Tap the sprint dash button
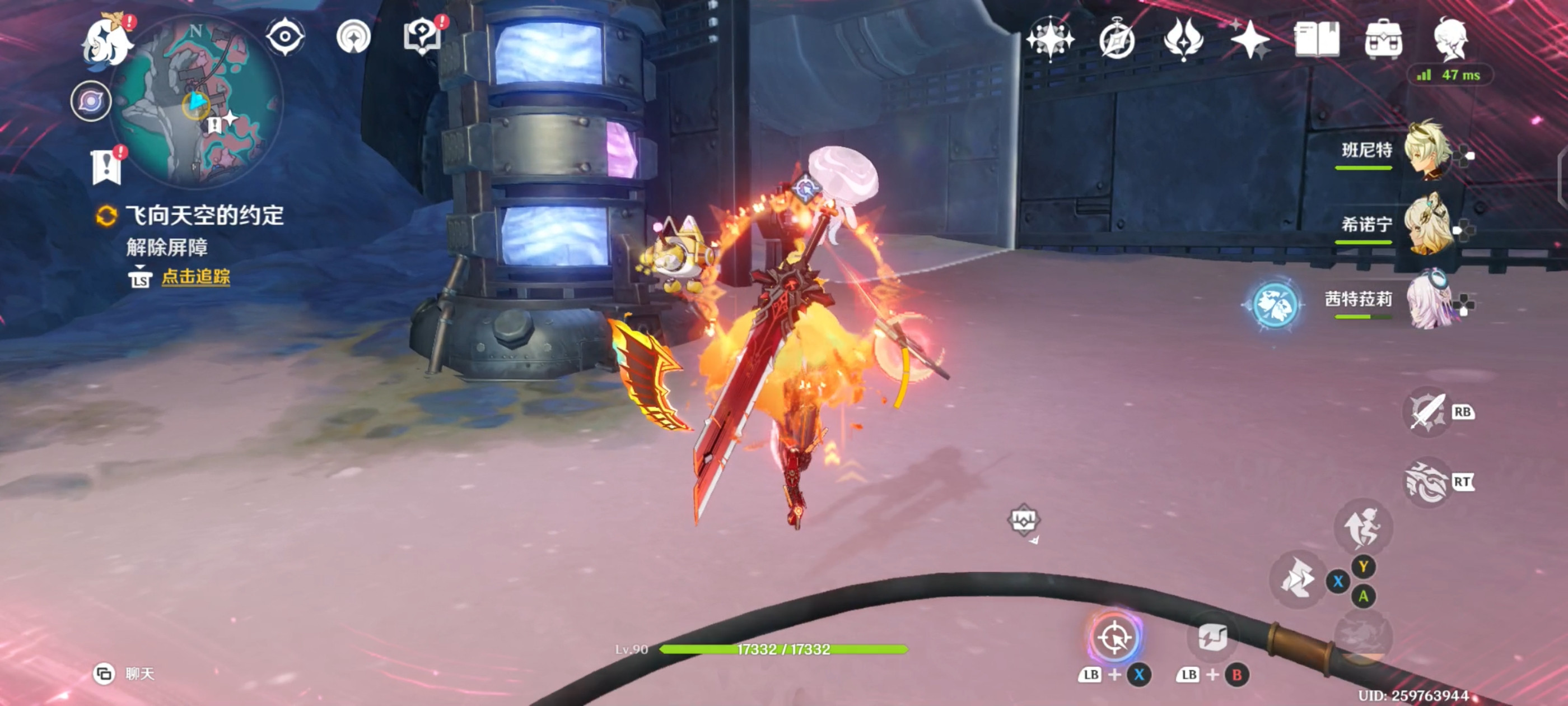This screenshot has width=1568, height=706. (x=1297, y=579)
